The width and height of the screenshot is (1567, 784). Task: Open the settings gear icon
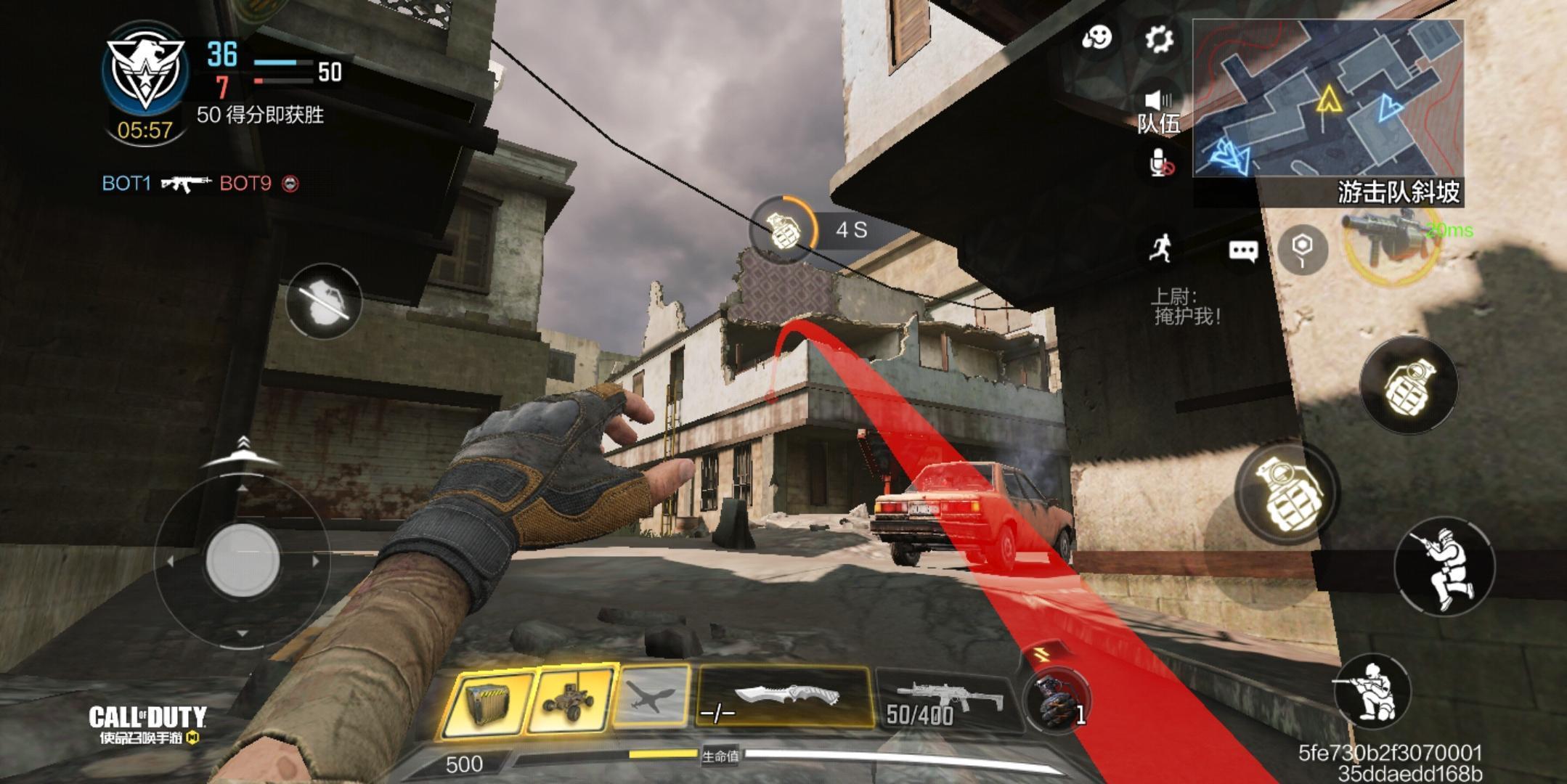(x=1159, y=38)
